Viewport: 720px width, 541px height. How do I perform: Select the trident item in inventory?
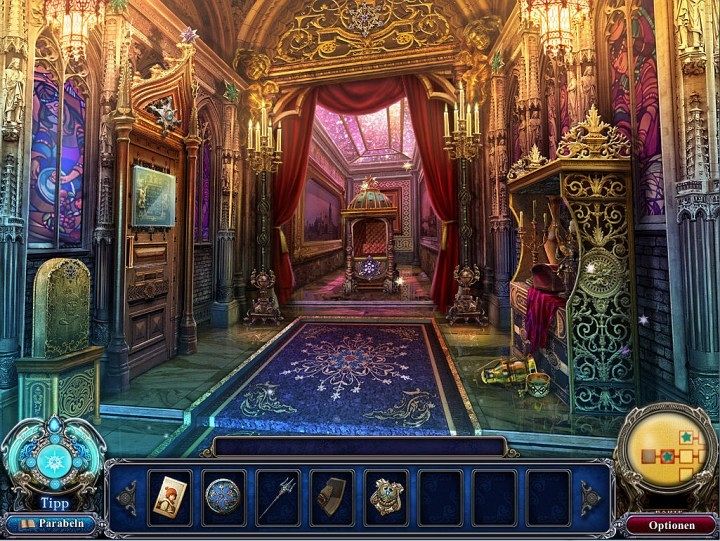pyautogui.click(x=277, y=496)
